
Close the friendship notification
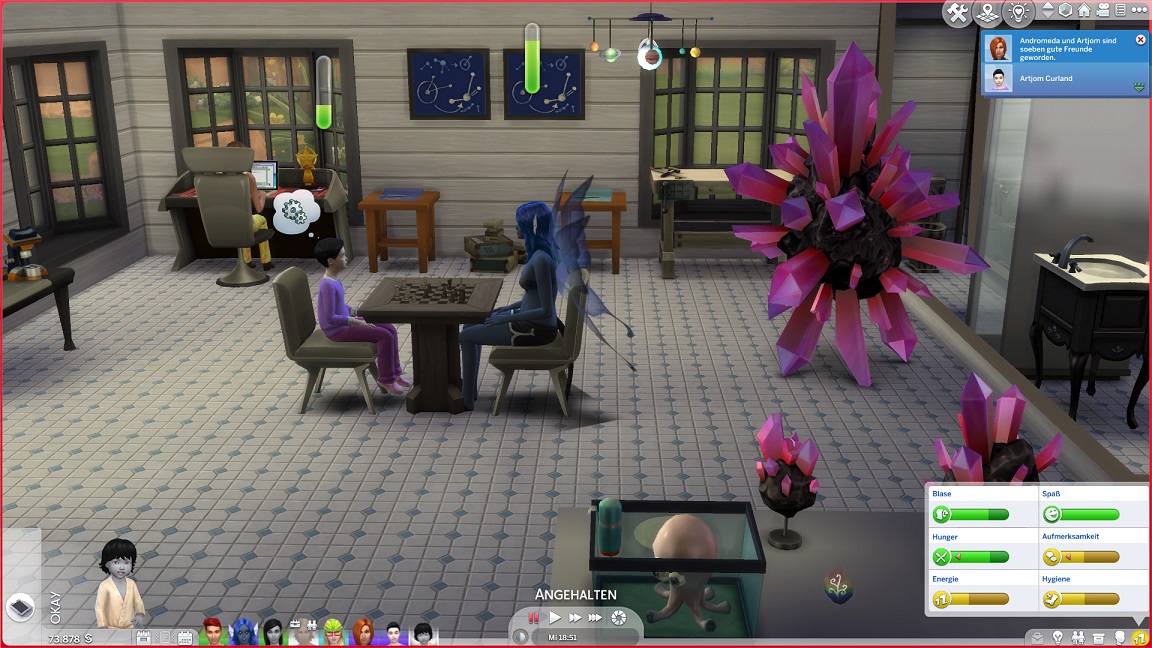pyautogui.click(x=1141, y=40)
